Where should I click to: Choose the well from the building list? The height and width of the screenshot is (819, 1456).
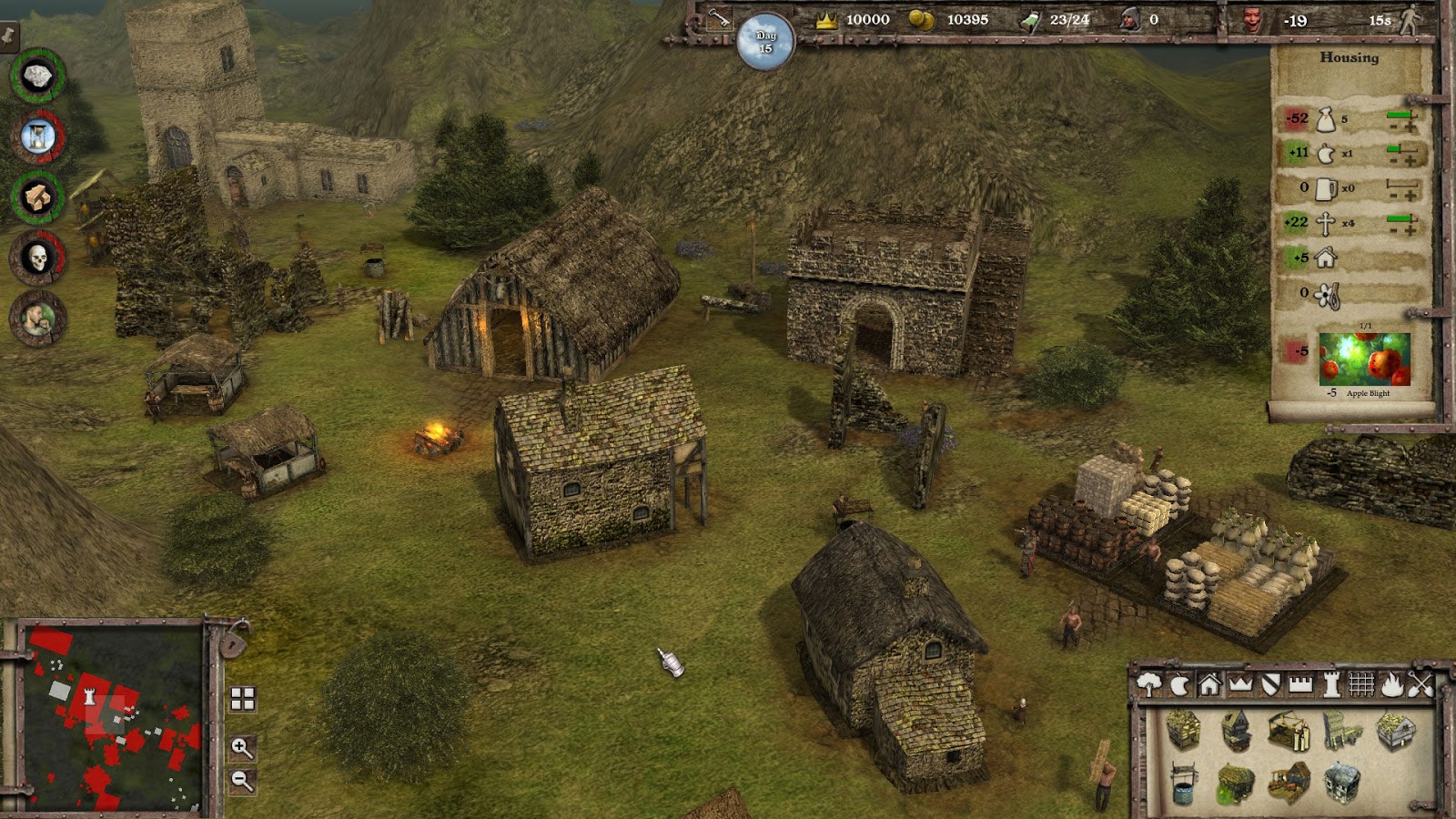pyautogui.click(x=1183, y=783)
